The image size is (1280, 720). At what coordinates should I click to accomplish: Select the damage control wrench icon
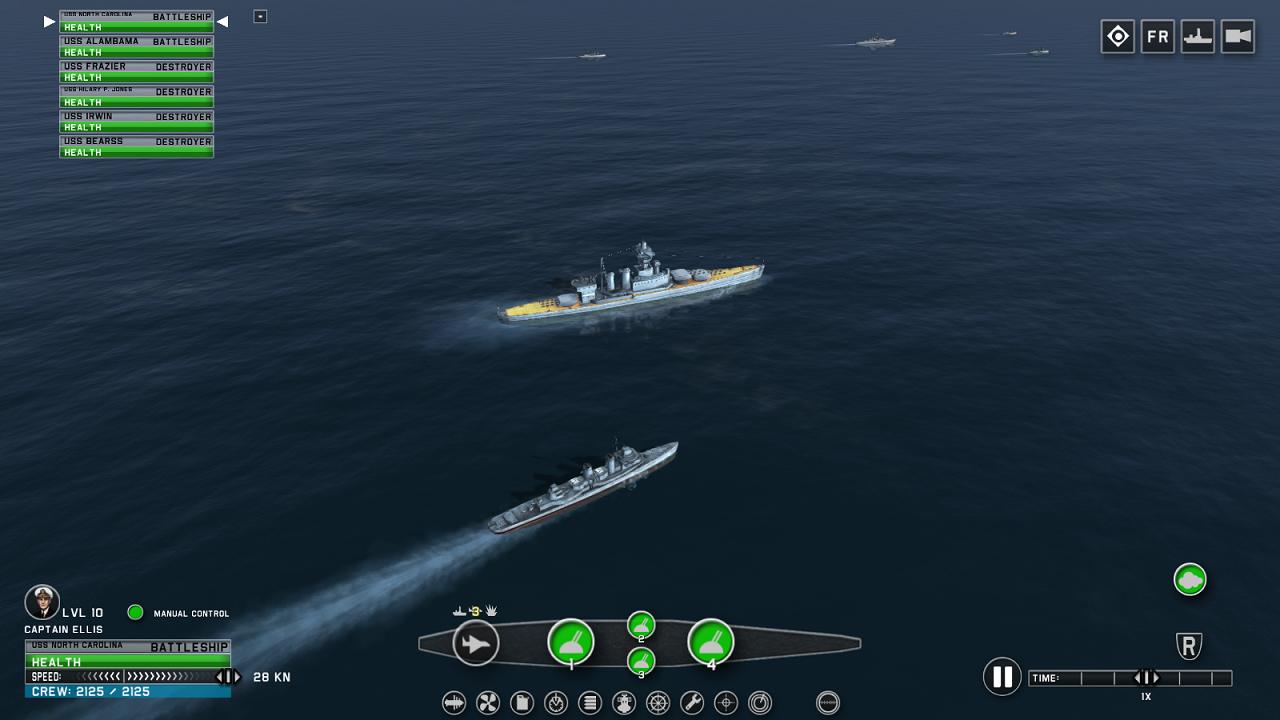coord(692,703)
